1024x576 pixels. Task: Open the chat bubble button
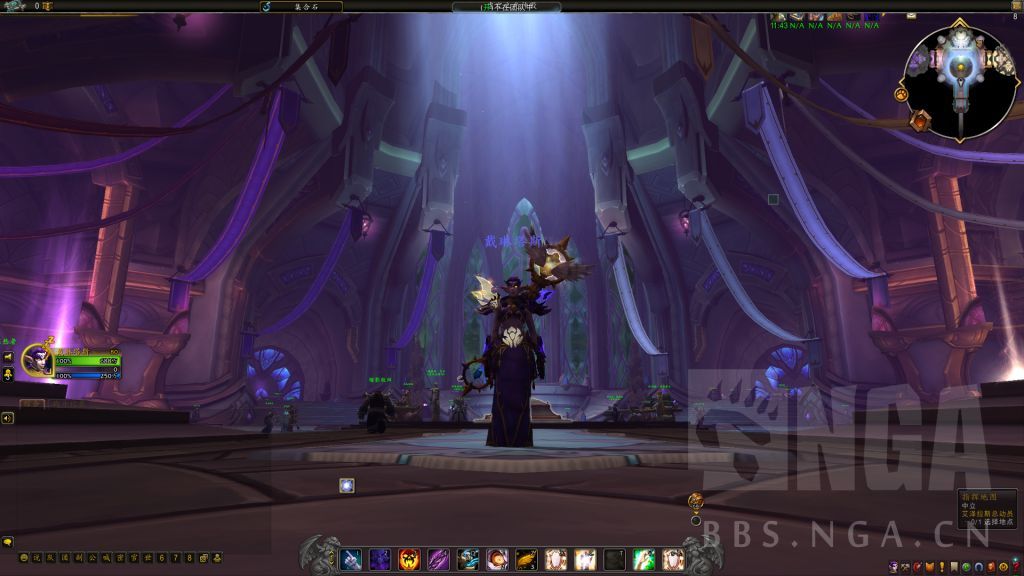(8, 542)
